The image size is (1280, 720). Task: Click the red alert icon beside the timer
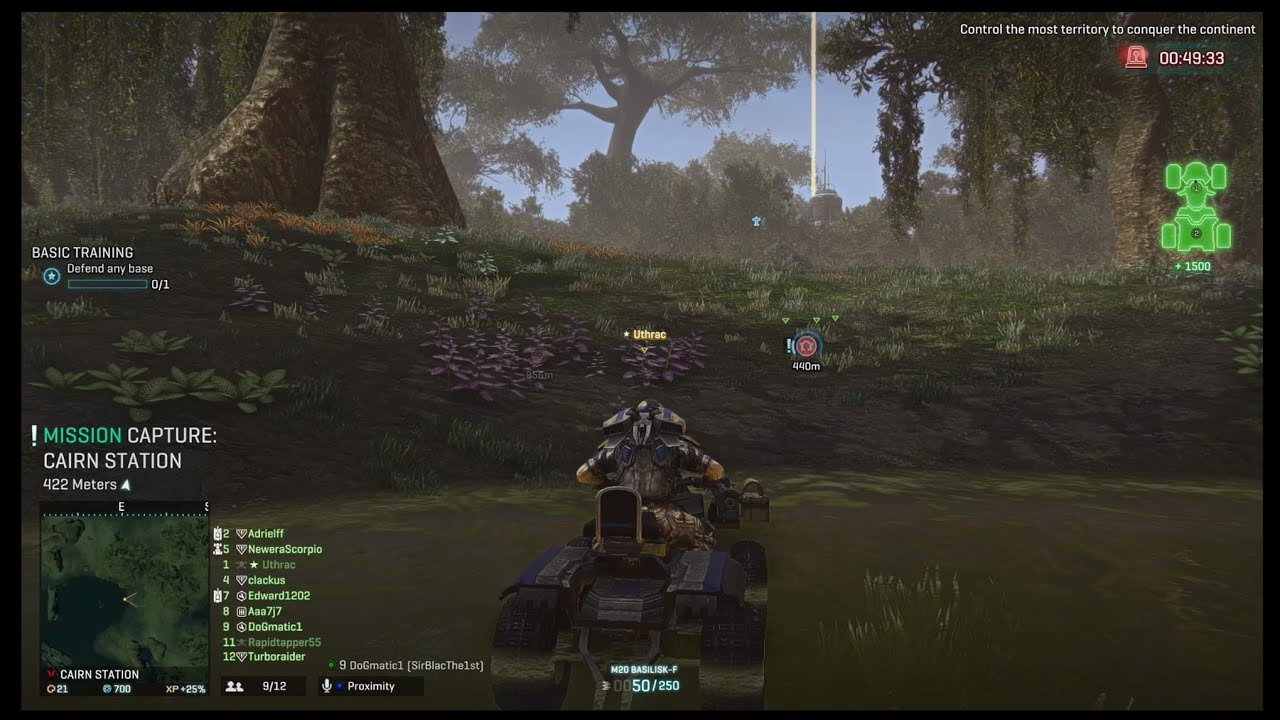pyautogui.click(x=1136, y=57)
